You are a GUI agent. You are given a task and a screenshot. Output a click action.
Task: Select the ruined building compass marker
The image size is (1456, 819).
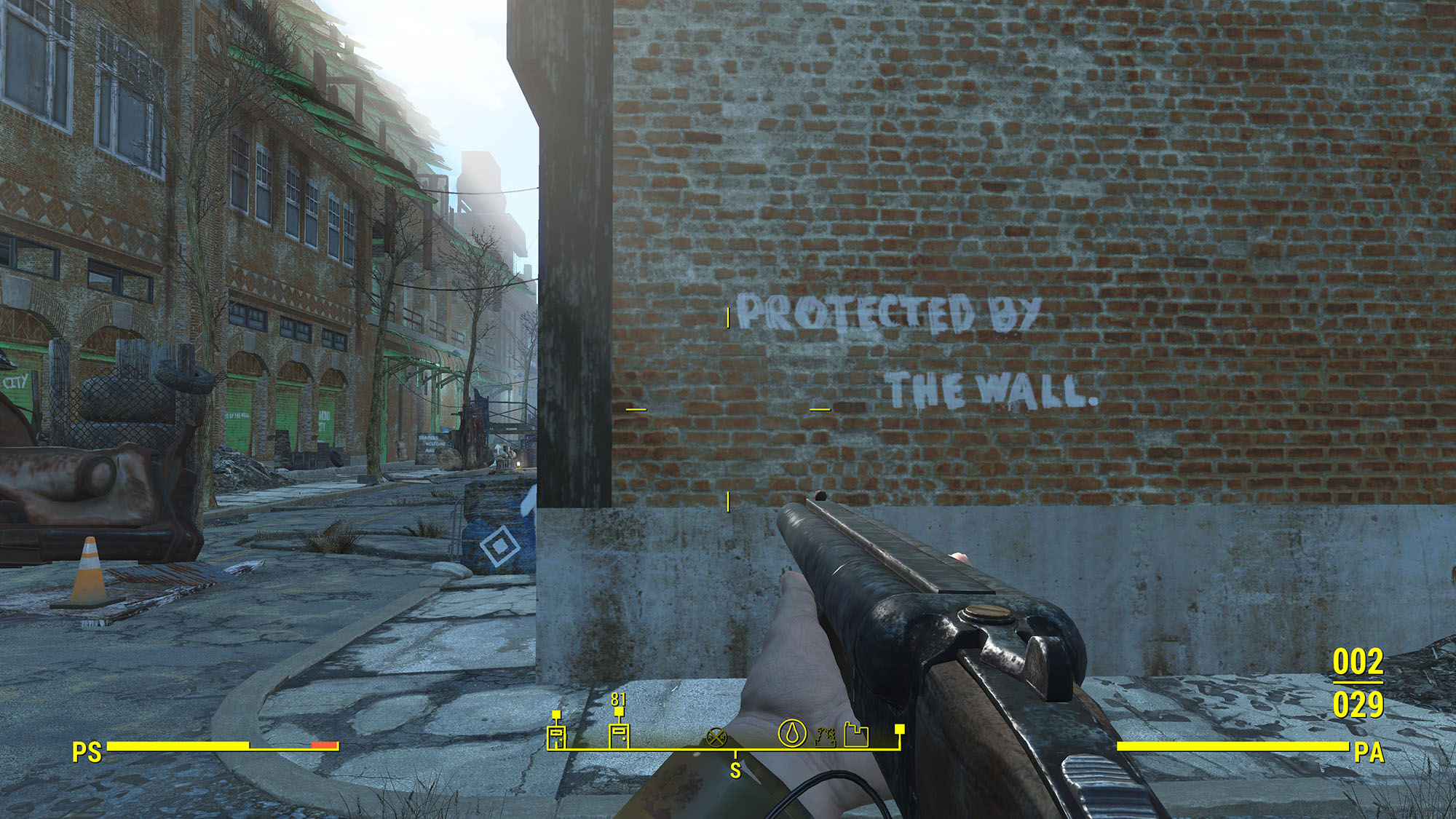[x=825, y=737]
